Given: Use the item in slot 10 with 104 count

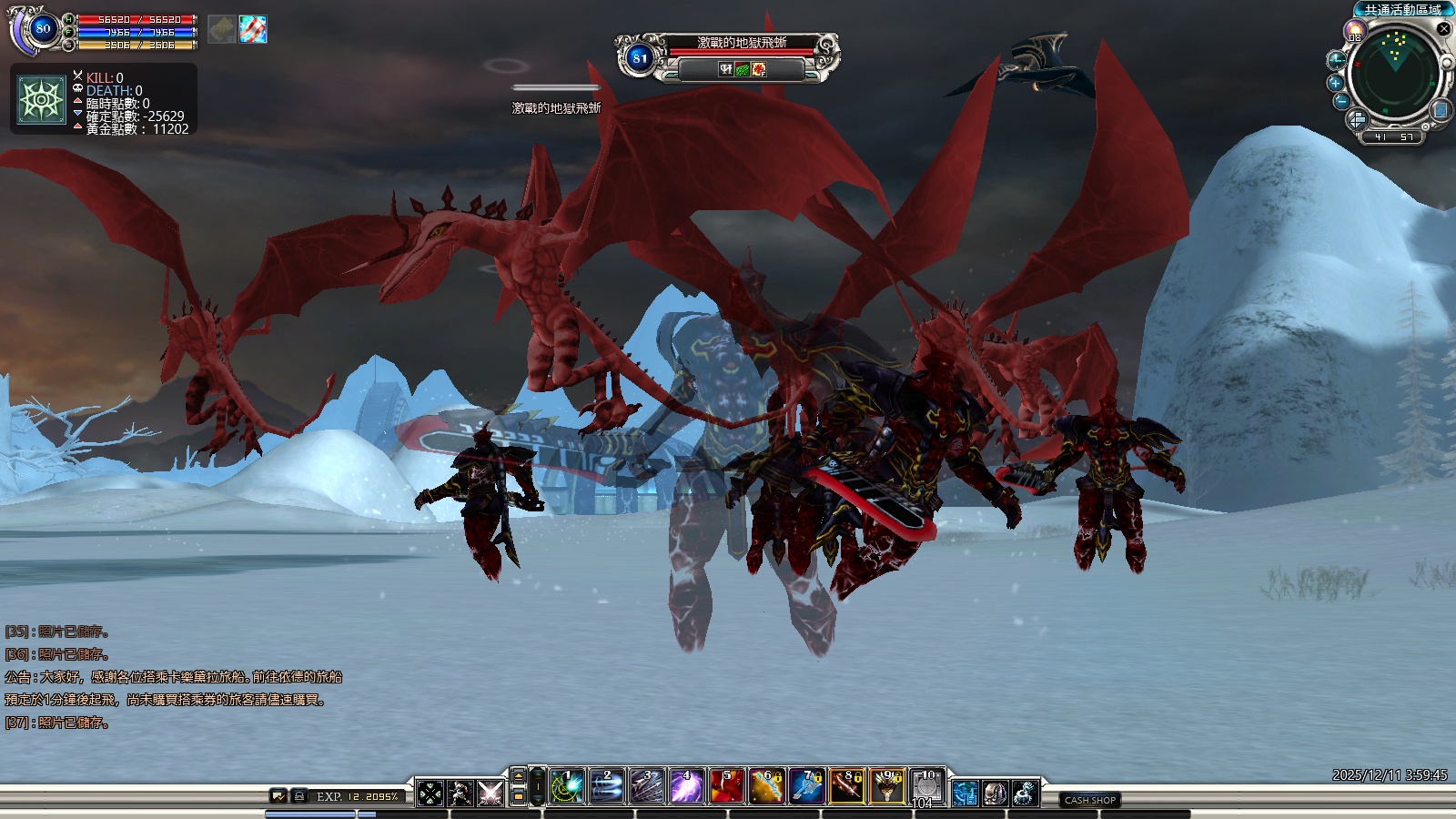Looking at the screenshot, I should click(926, 787).
